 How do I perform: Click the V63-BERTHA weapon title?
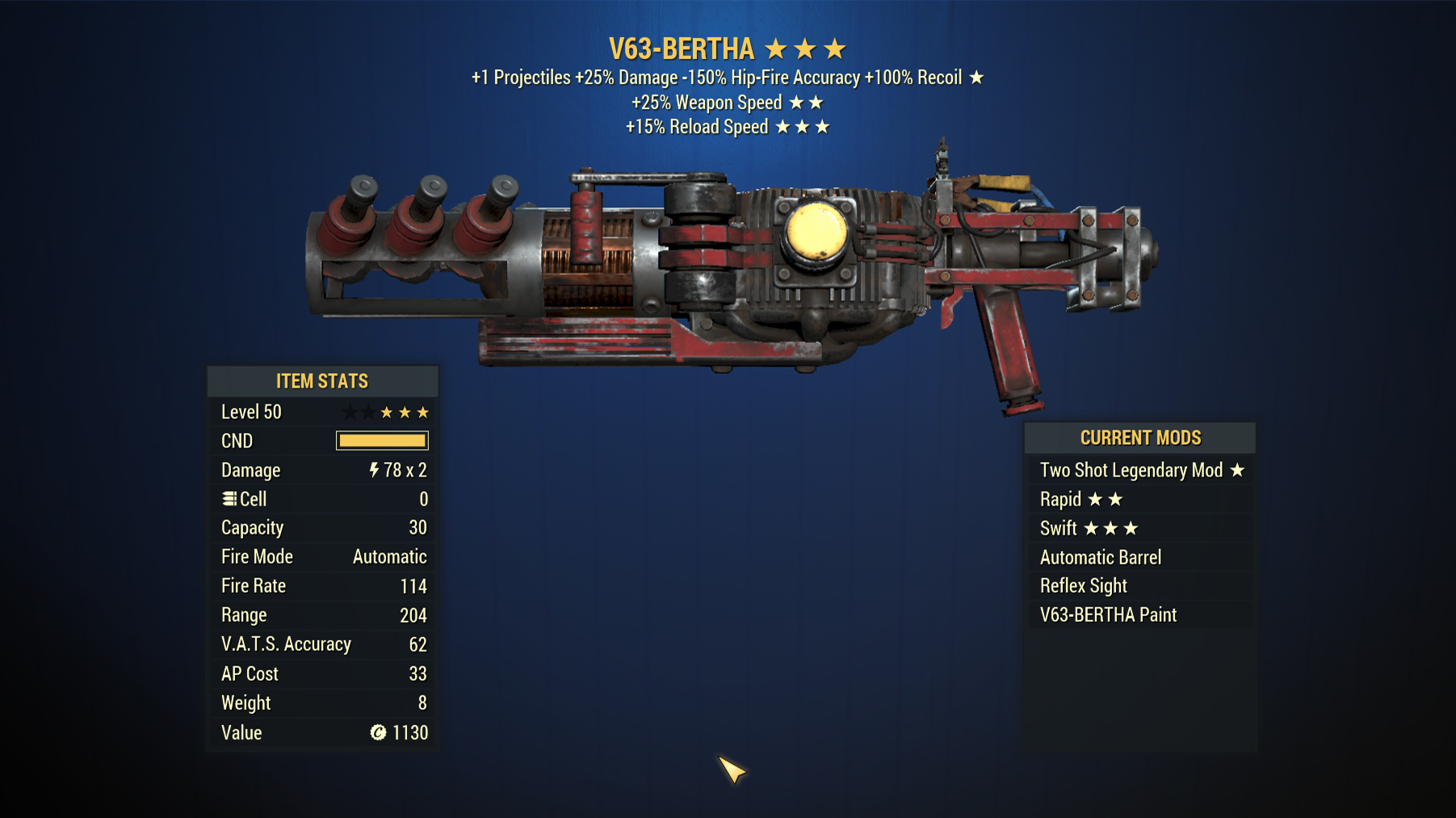click(680, 48)
